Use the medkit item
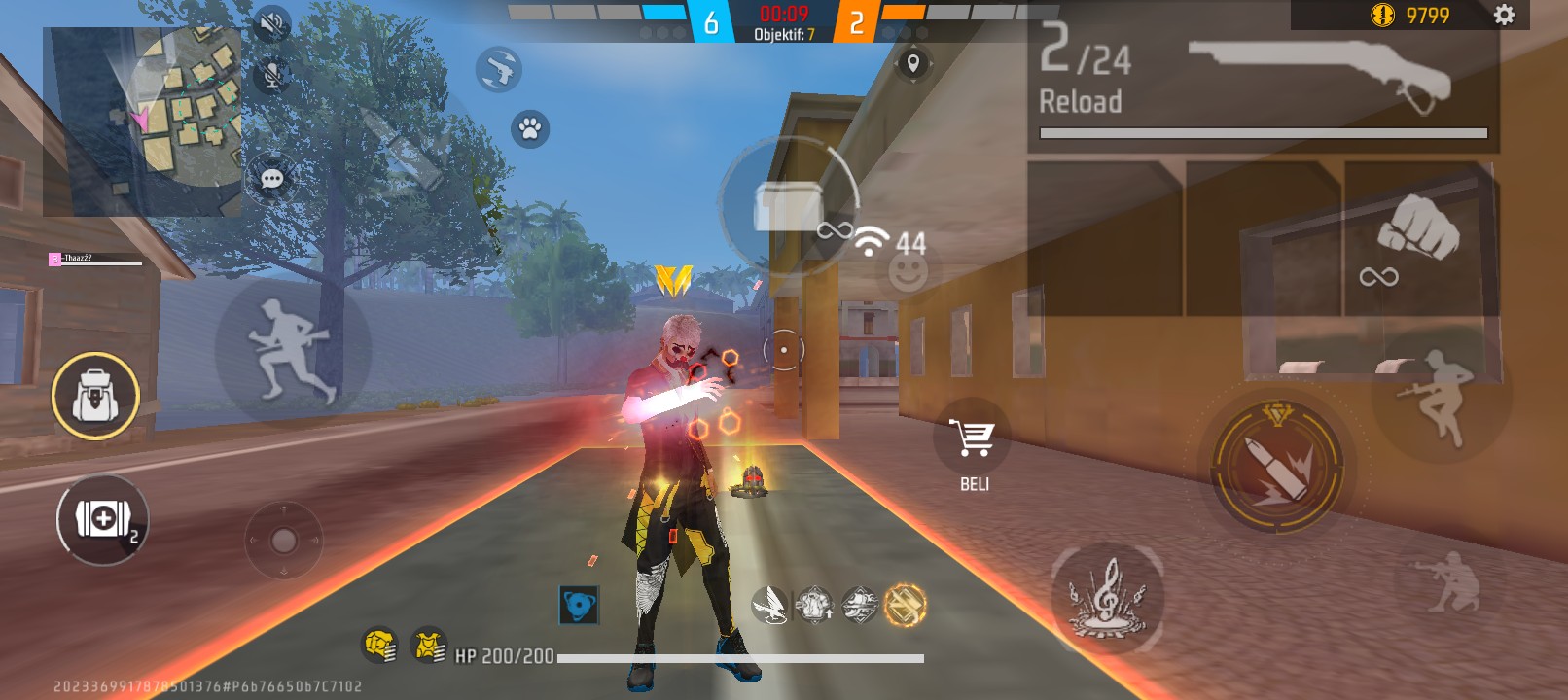The image size is (1568, 700). tap(102, 519)
